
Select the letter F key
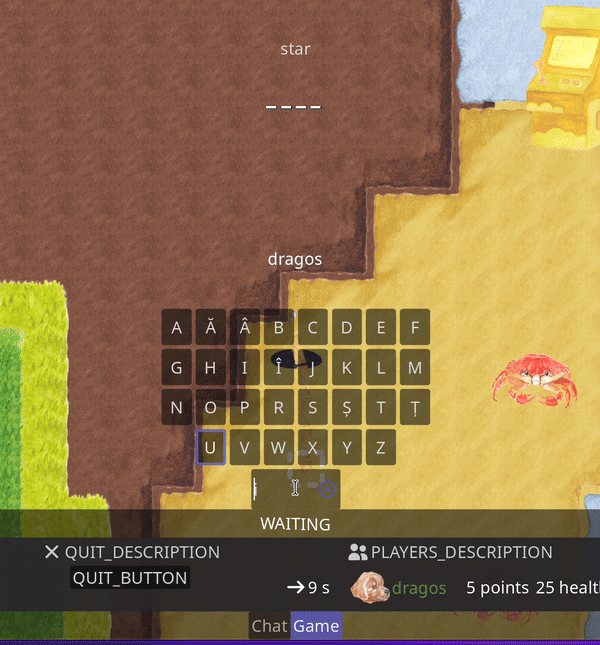coord(415,327)
